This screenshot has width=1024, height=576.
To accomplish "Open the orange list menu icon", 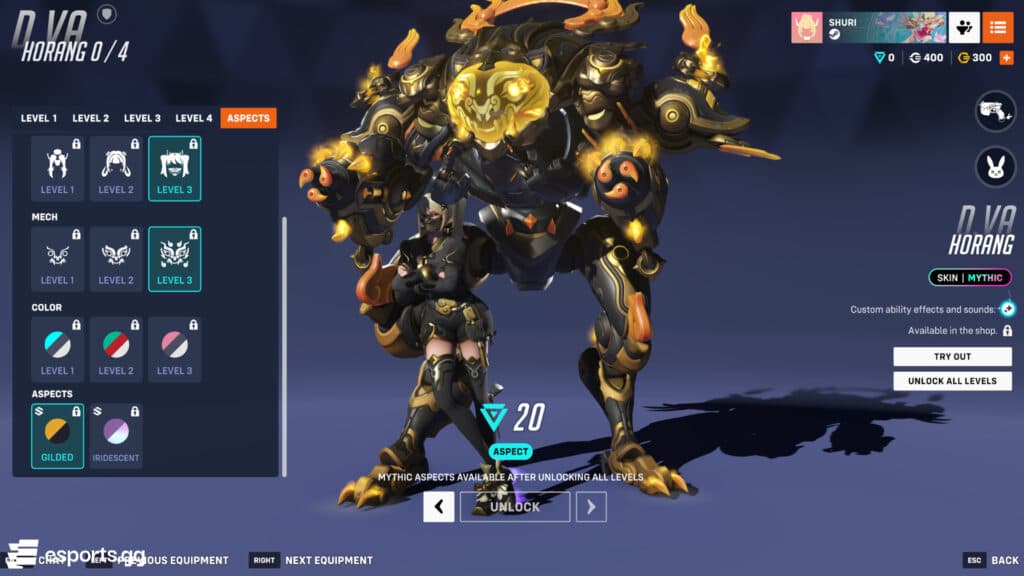I will coord(997,28).
